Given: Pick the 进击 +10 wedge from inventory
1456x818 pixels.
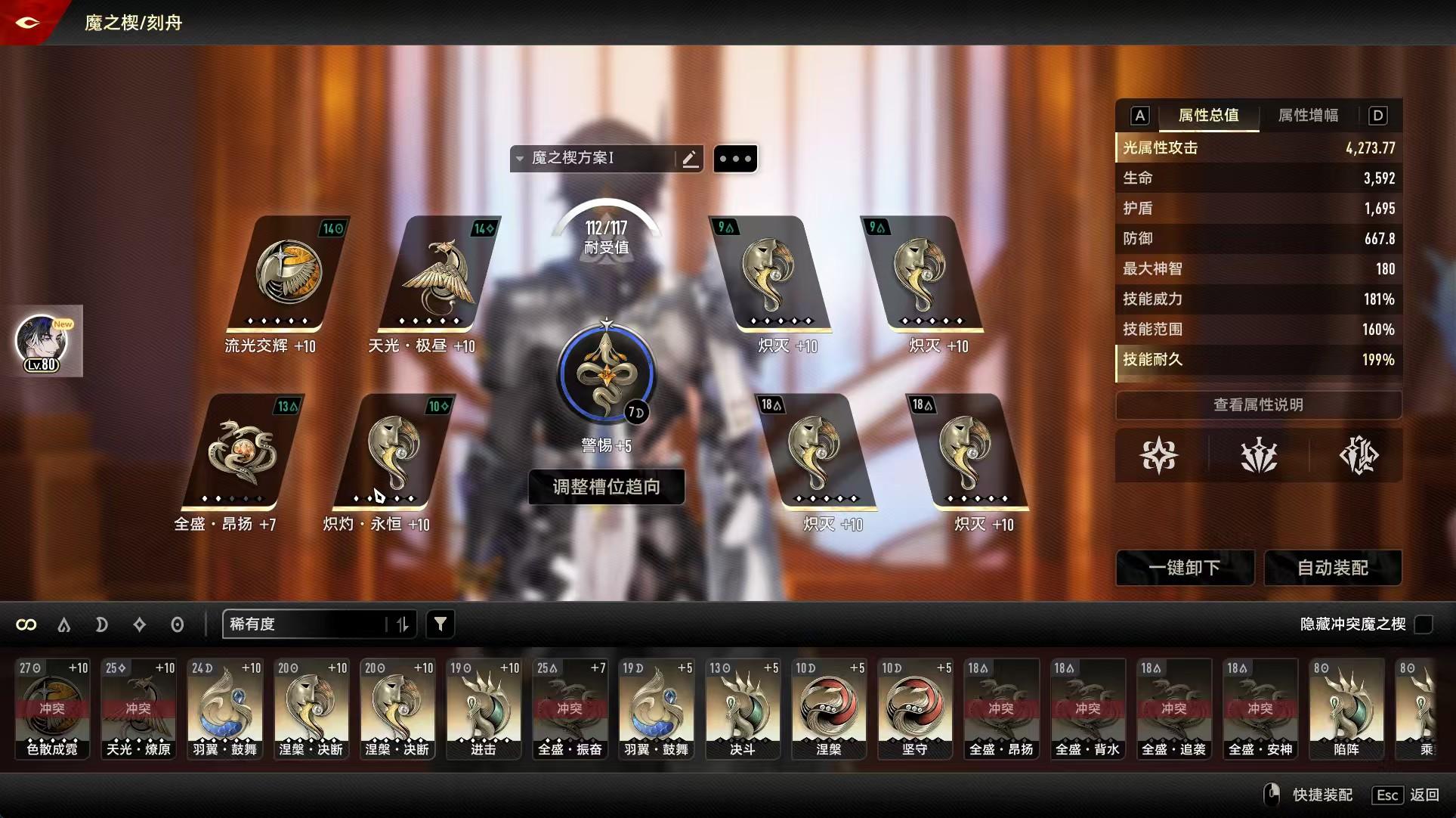Looking at the screenshot, I should coord(484,708).
